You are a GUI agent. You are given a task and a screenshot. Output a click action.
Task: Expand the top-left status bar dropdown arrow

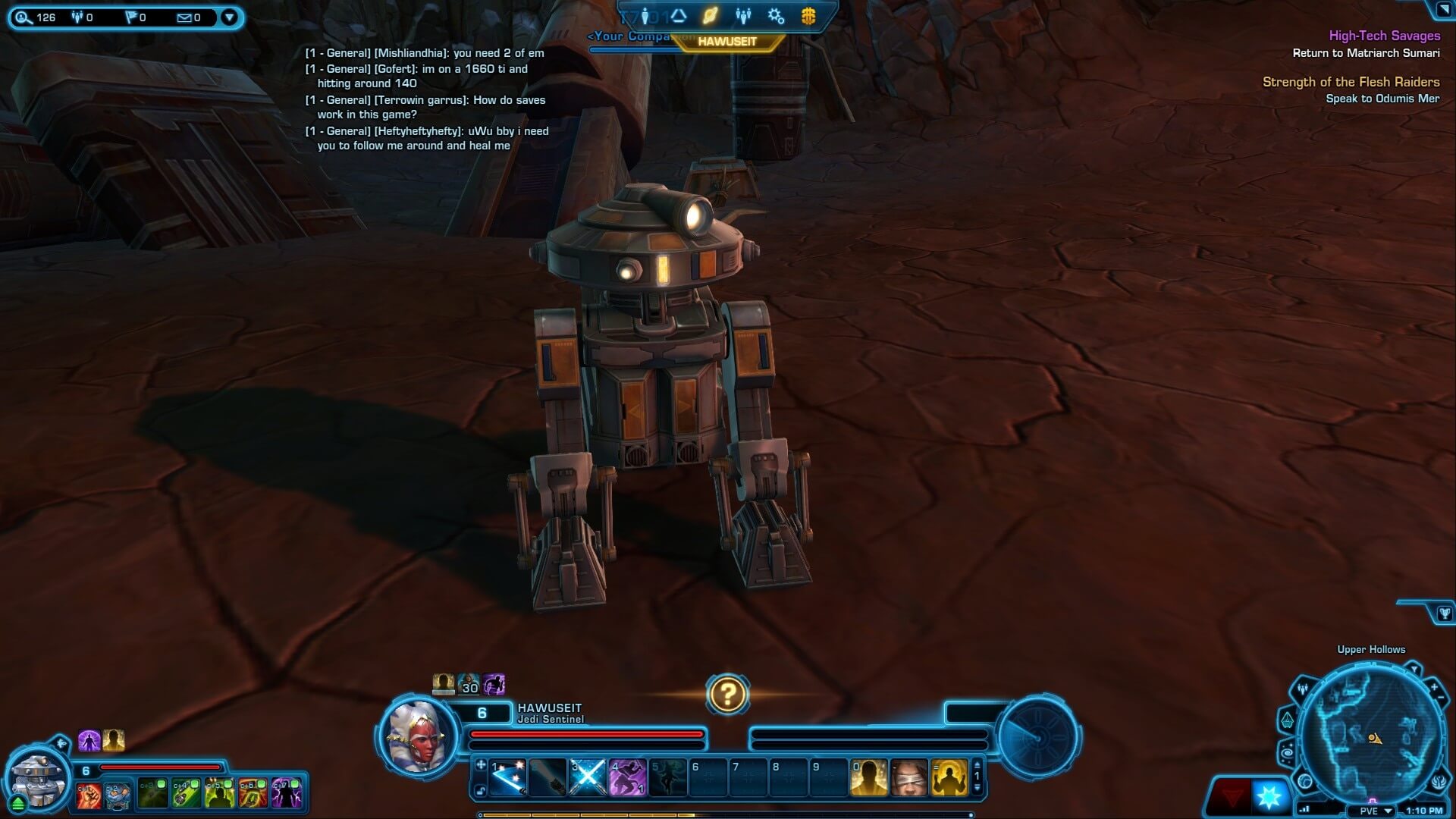click(229, 17)
